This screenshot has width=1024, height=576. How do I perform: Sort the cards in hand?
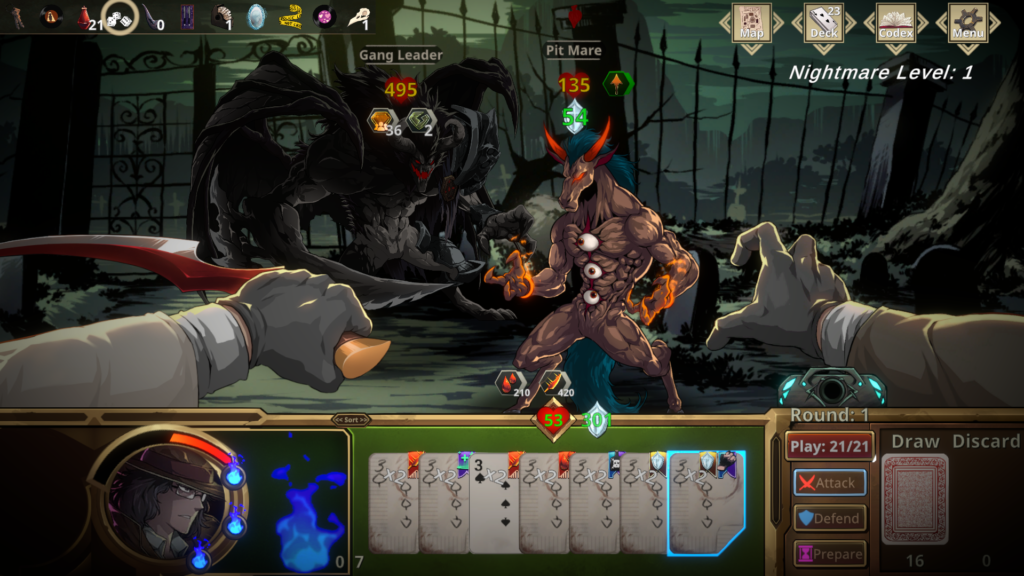[x=351, y=420]
